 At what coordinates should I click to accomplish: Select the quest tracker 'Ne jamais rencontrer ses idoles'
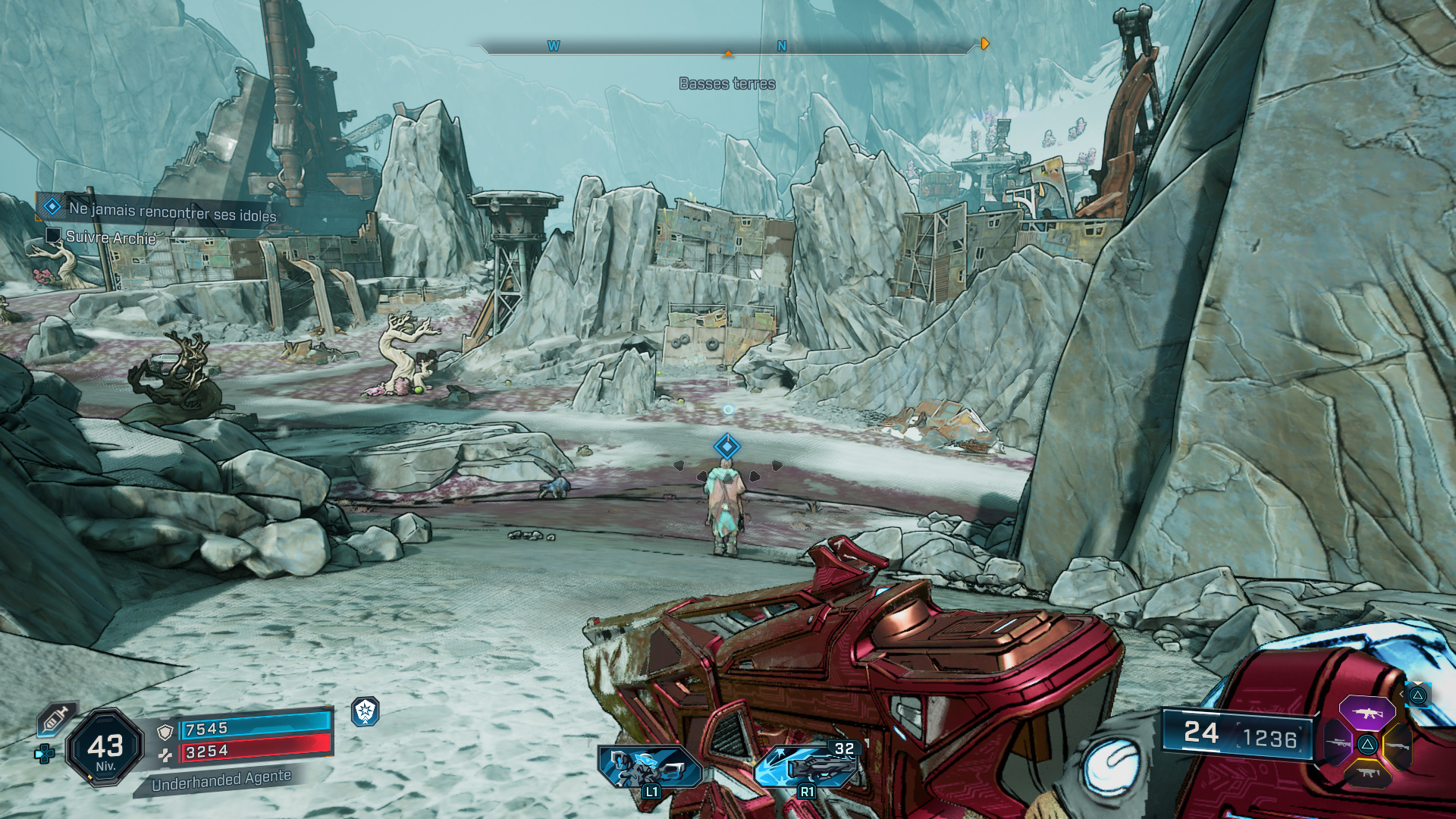pyautogui.click(x=171, y=211)
